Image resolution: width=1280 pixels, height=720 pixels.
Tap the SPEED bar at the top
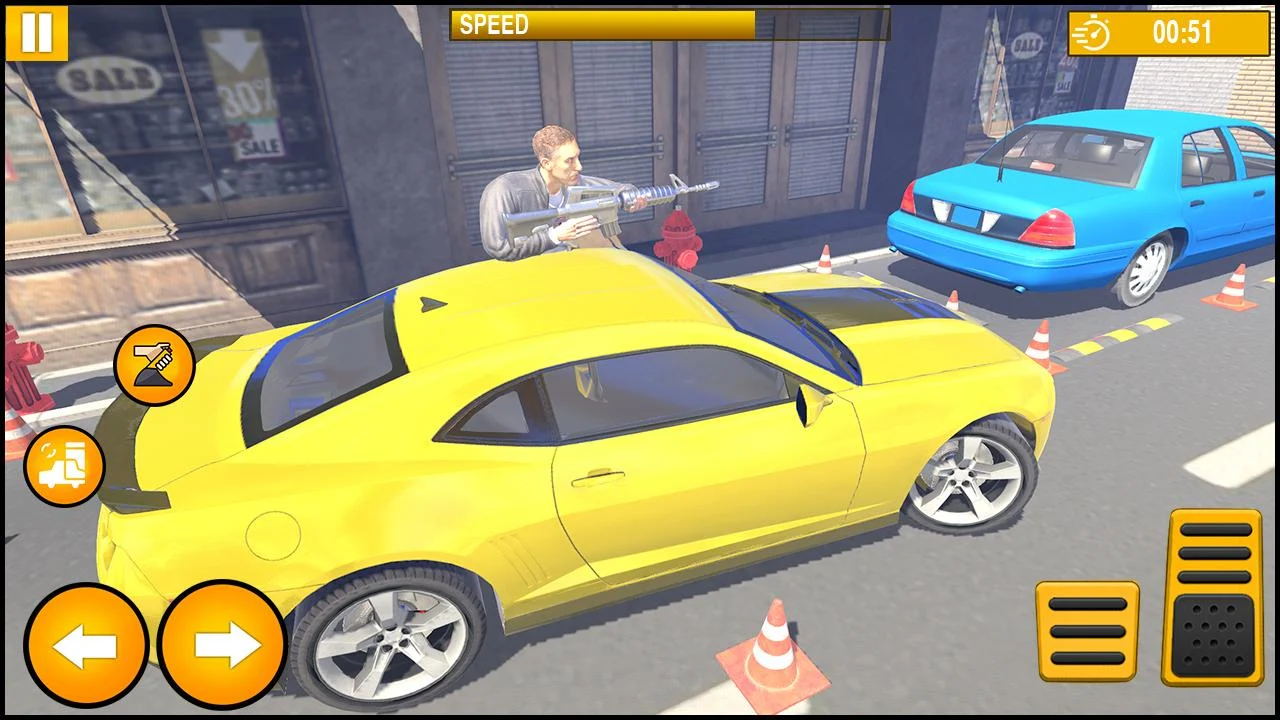pos(600,23)
